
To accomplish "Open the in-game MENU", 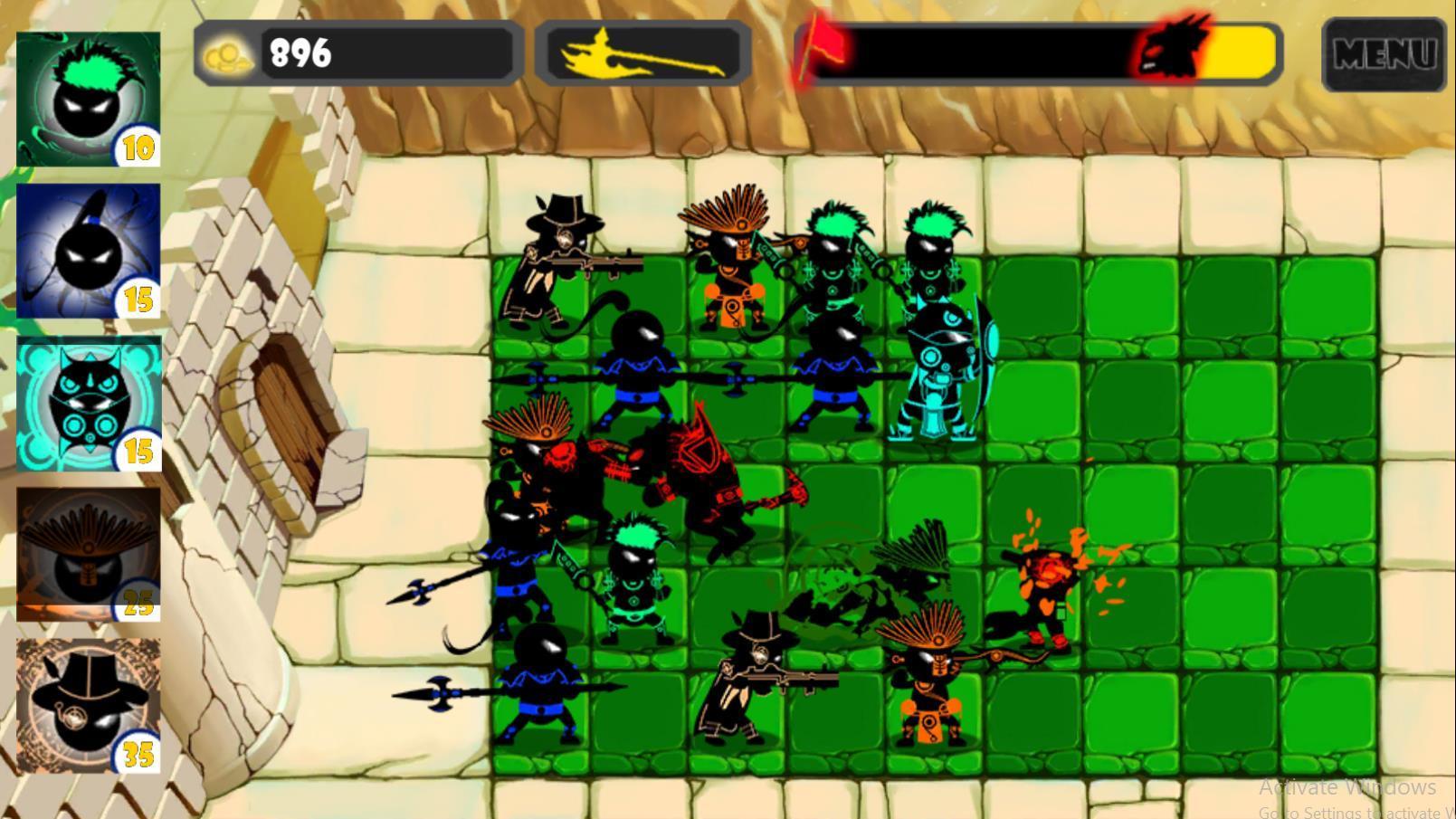I will [1385, 54].
